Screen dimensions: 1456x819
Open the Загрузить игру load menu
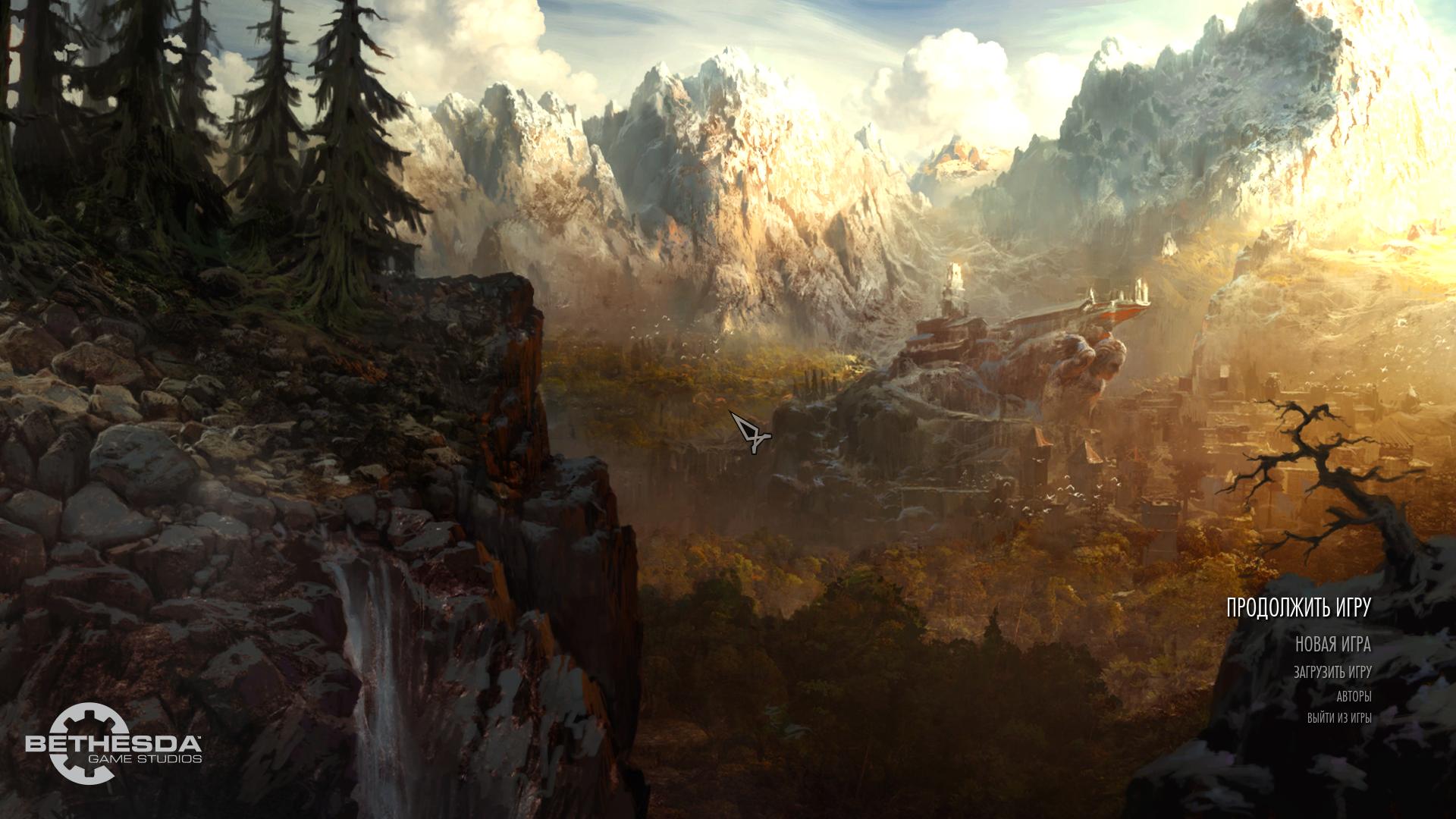pyautogui.click(x=1332, y=673)
